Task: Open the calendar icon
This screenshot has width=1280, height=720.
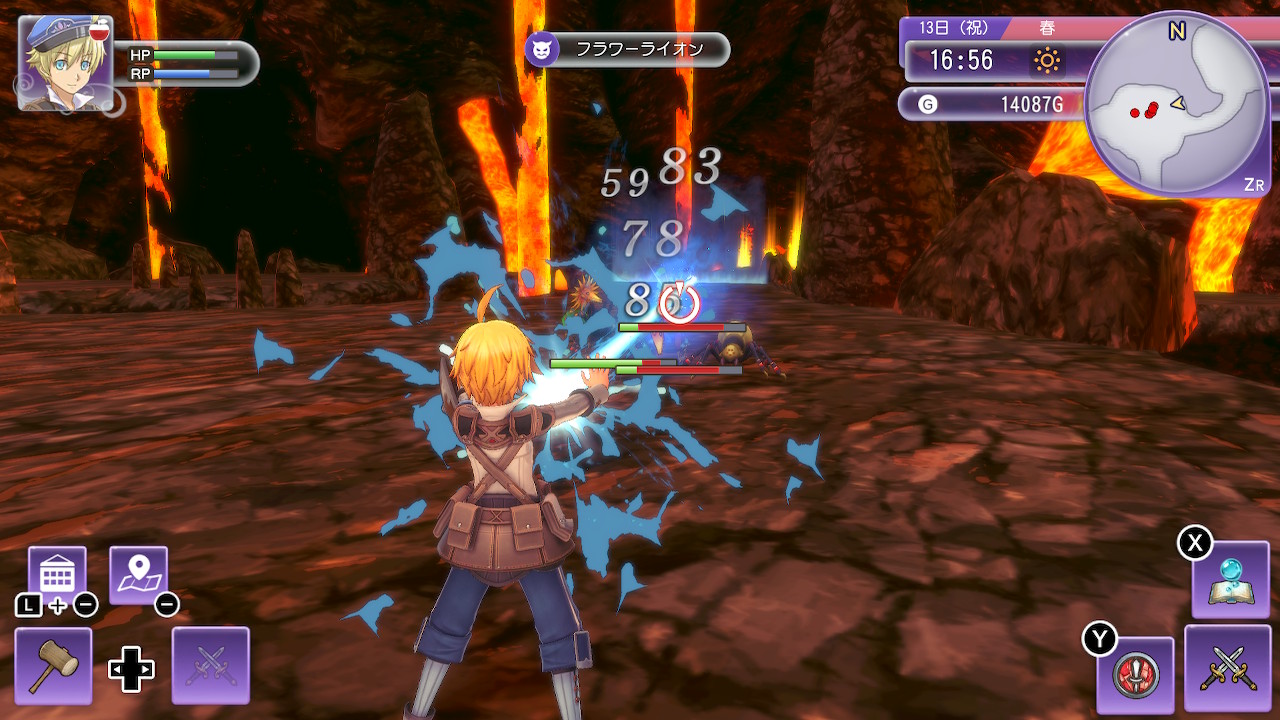Action: point(57,575)
